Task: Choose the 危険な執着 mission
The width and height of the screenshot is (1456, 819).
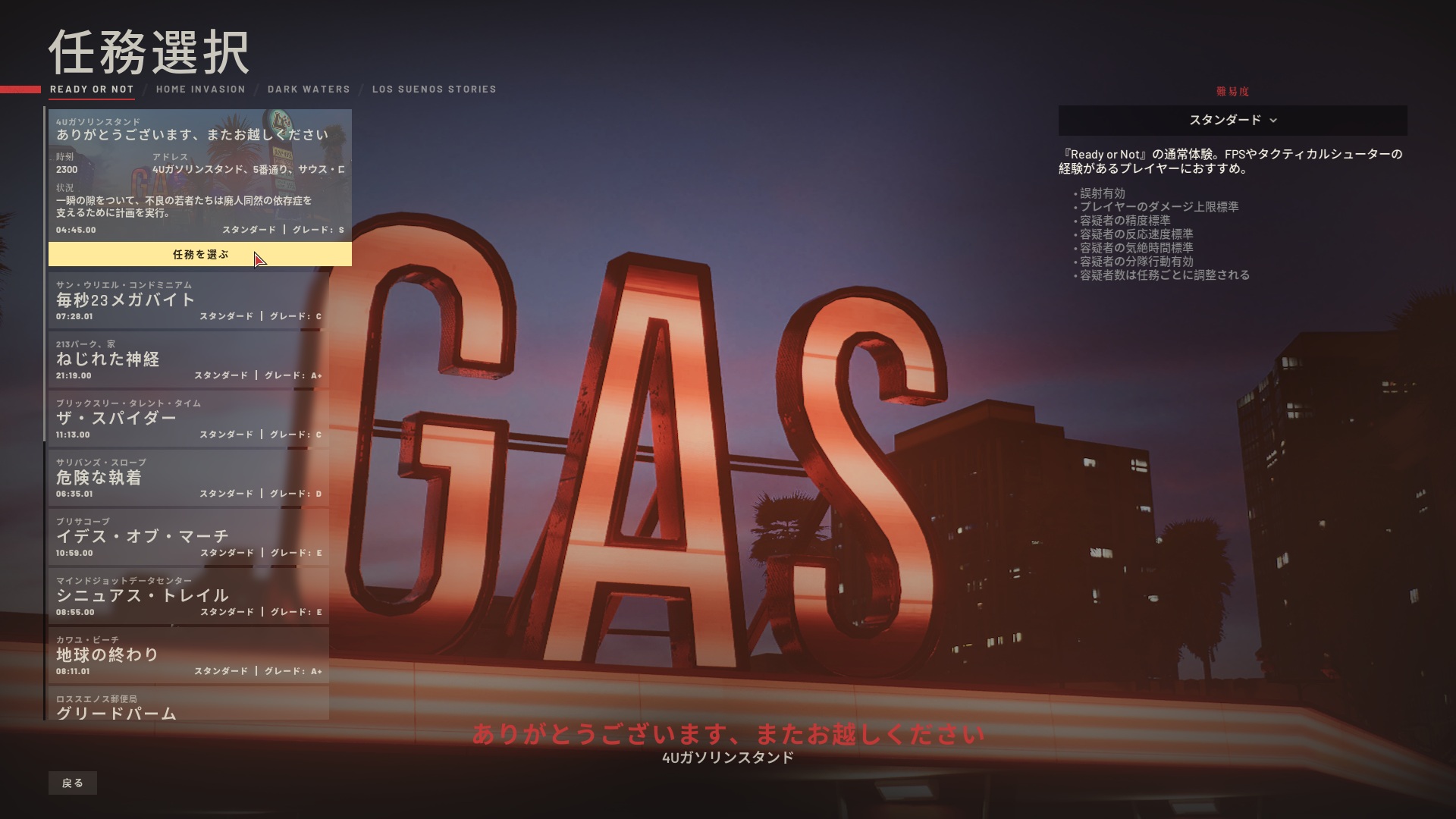Action: coord(189,478)
